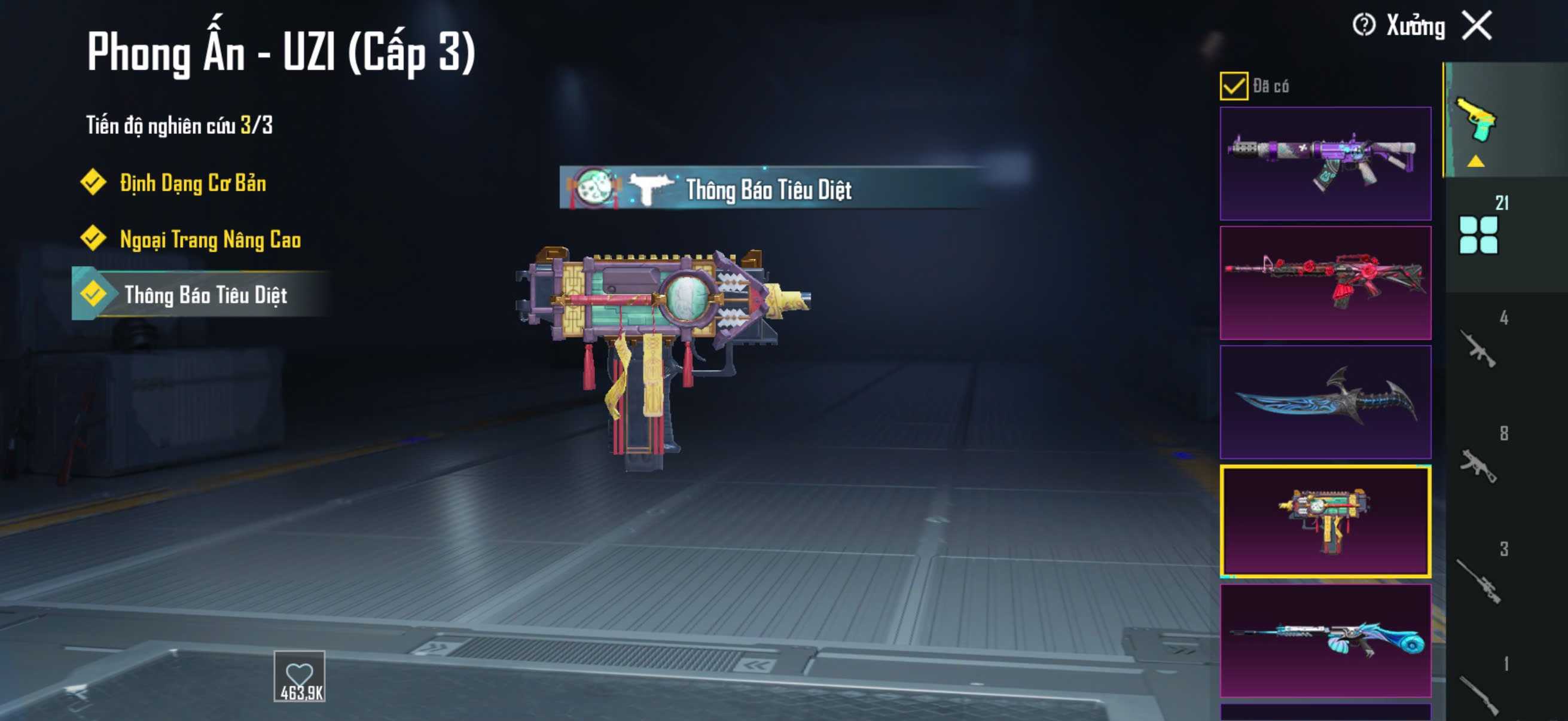Choose Thông Báo Tiêu Diệt stage entry
Image resolution: width=1568 pixels, height=721 pixels.
205,295
